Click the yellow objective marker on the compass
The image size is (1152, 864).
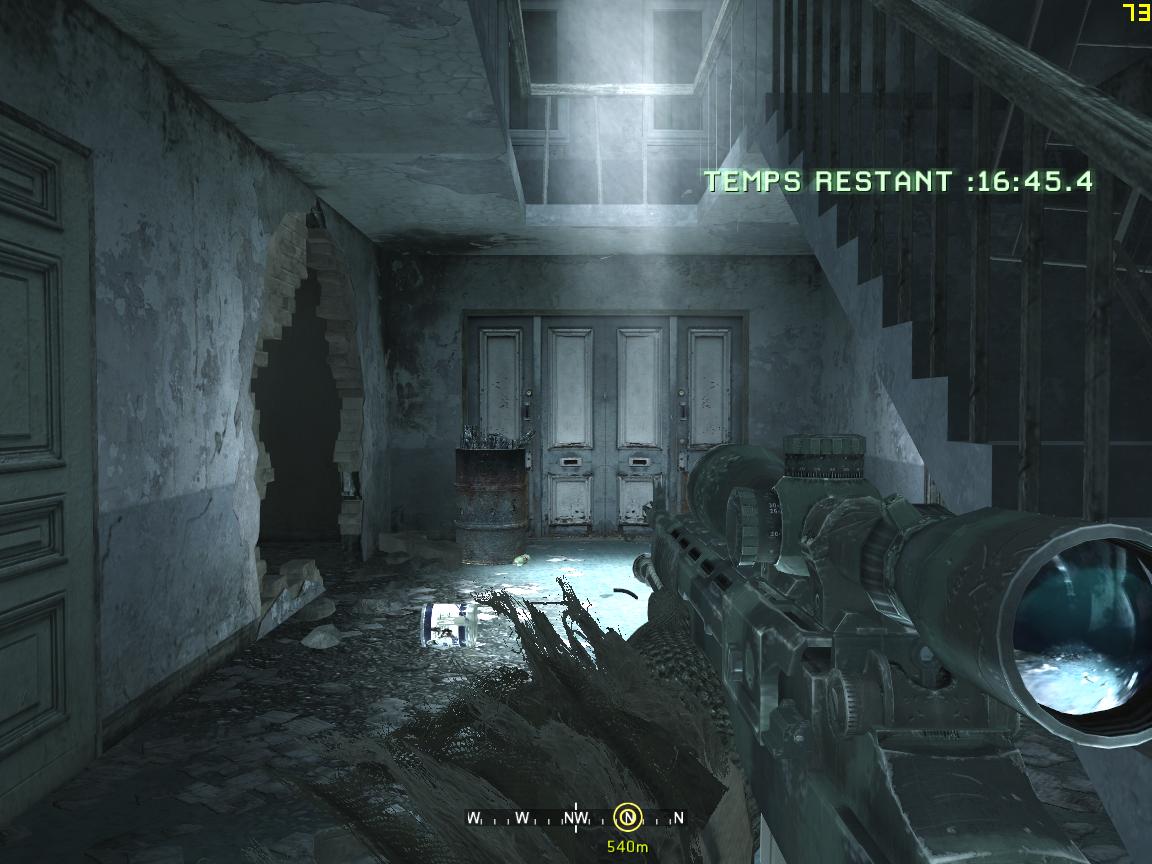click(x=627, y=818)
